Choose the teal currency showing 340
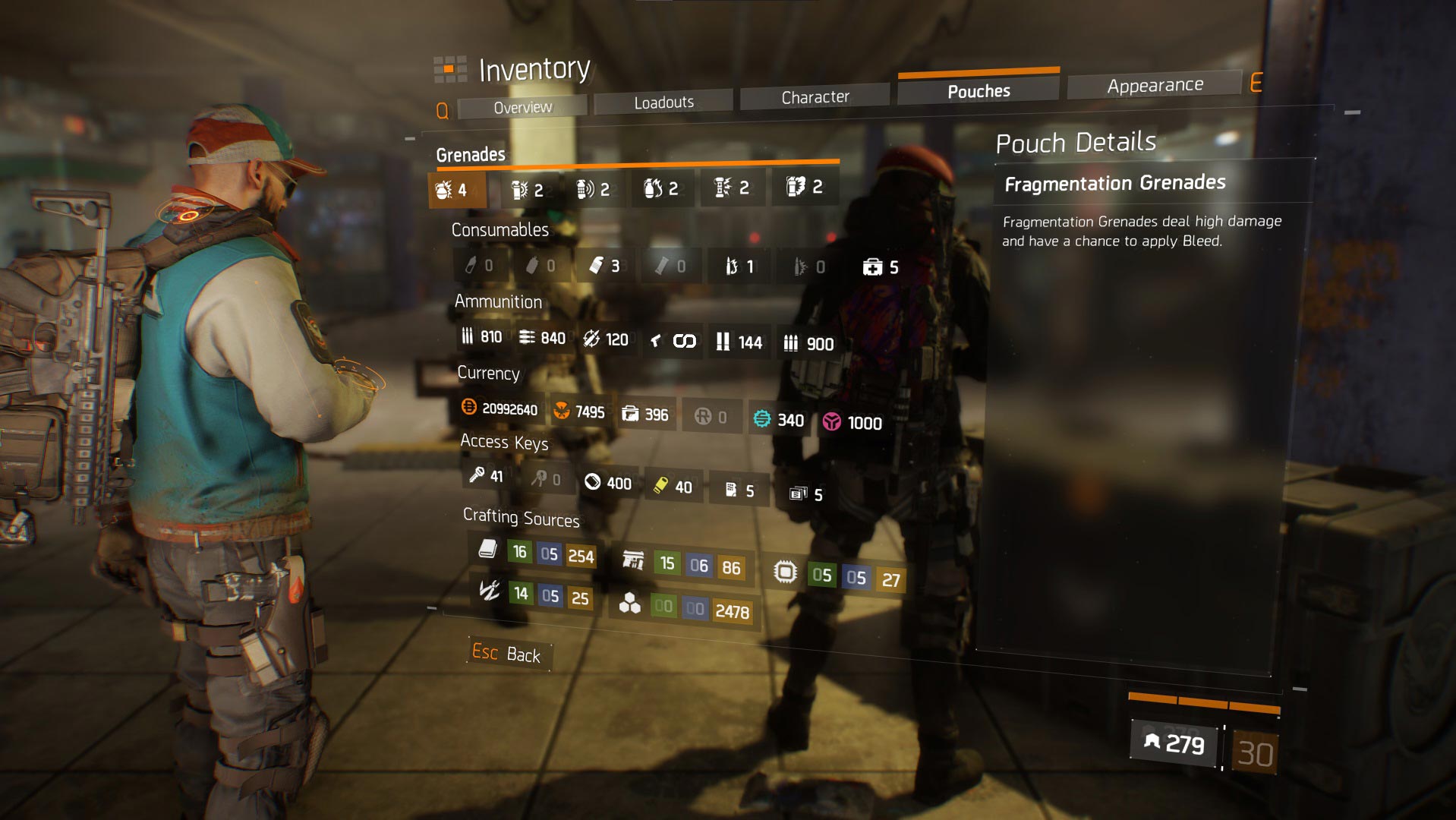This screenshot has height=820, width=1456. click(x=779, y=420)
